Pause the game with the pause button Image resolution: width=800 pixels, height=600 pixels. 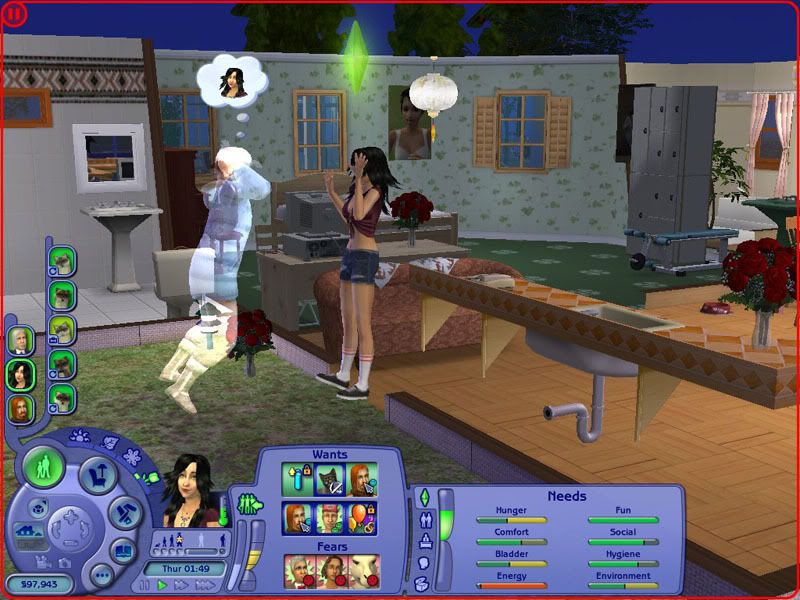tap(145, 585)
